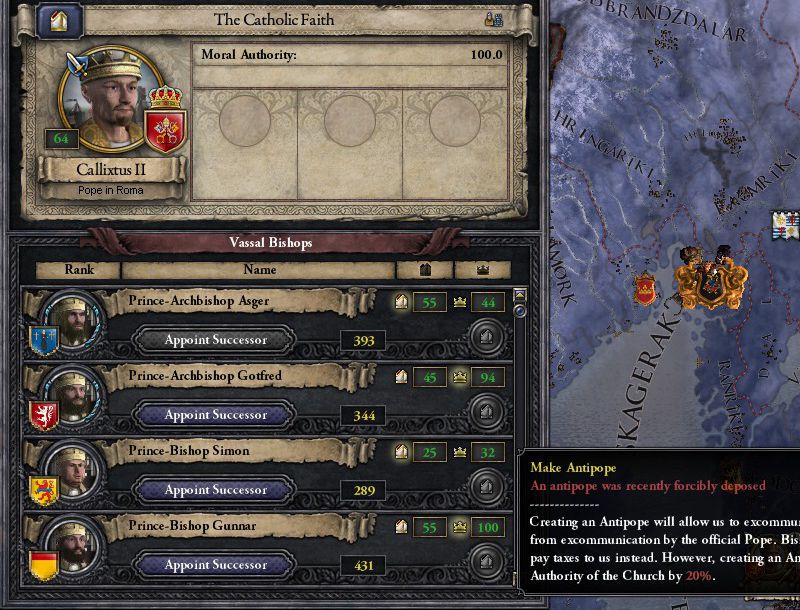Appoint successor for Prince-Archbishop Gotfred
This screenshot has width=800, height=610.
(x=216, y=415)
